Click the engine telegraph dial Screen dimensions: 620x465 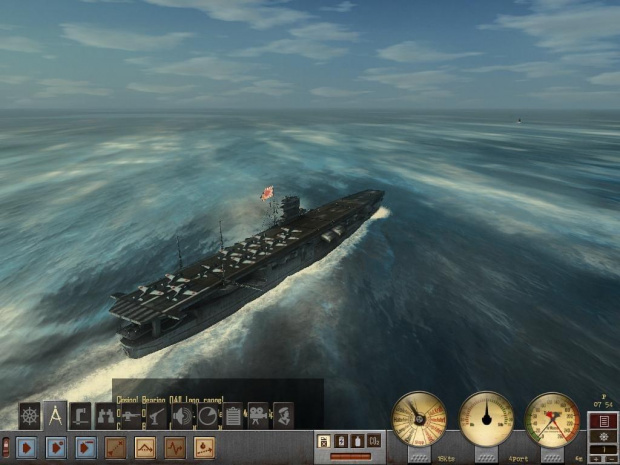pos(418,419)
